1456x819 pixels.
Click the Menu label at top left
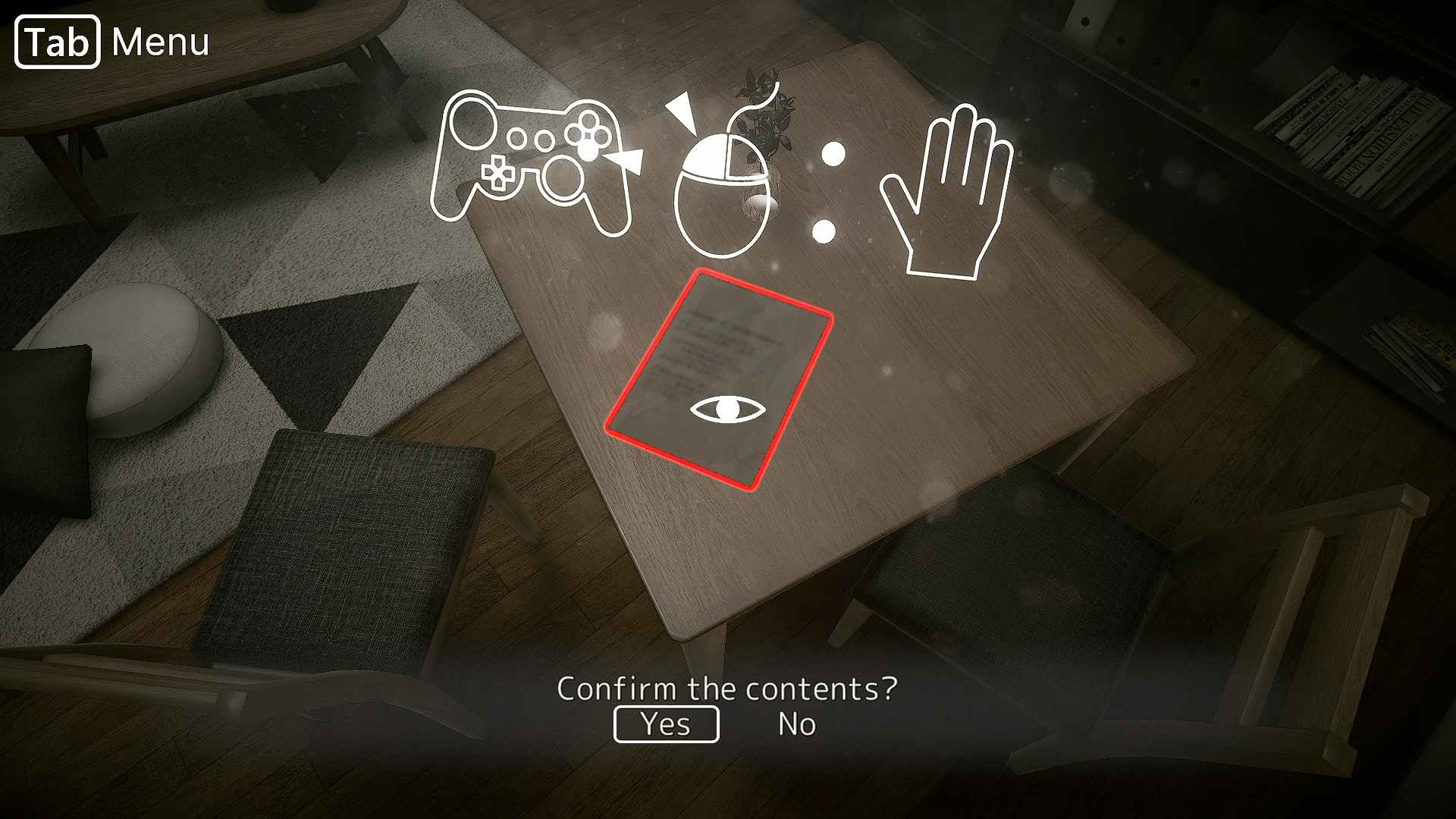point(161,41)
